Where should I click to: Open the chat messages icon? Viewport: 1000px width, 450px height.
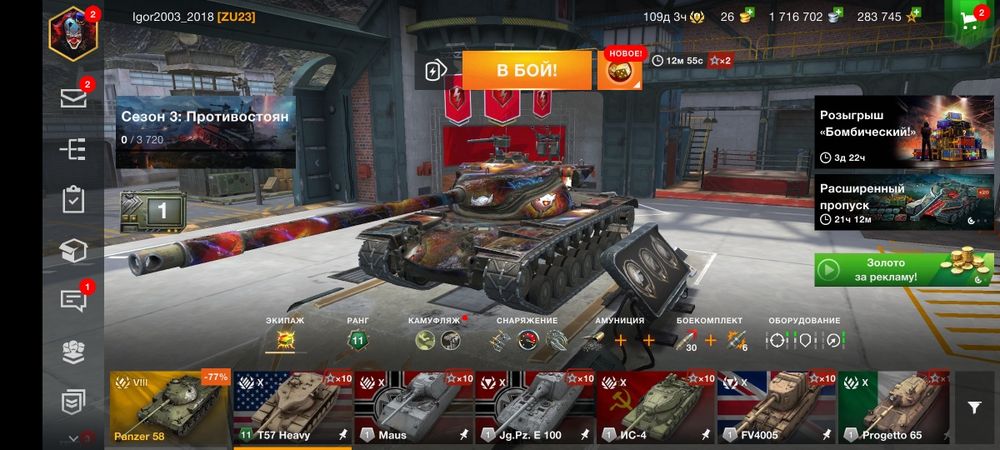click(x=73, y=299)
